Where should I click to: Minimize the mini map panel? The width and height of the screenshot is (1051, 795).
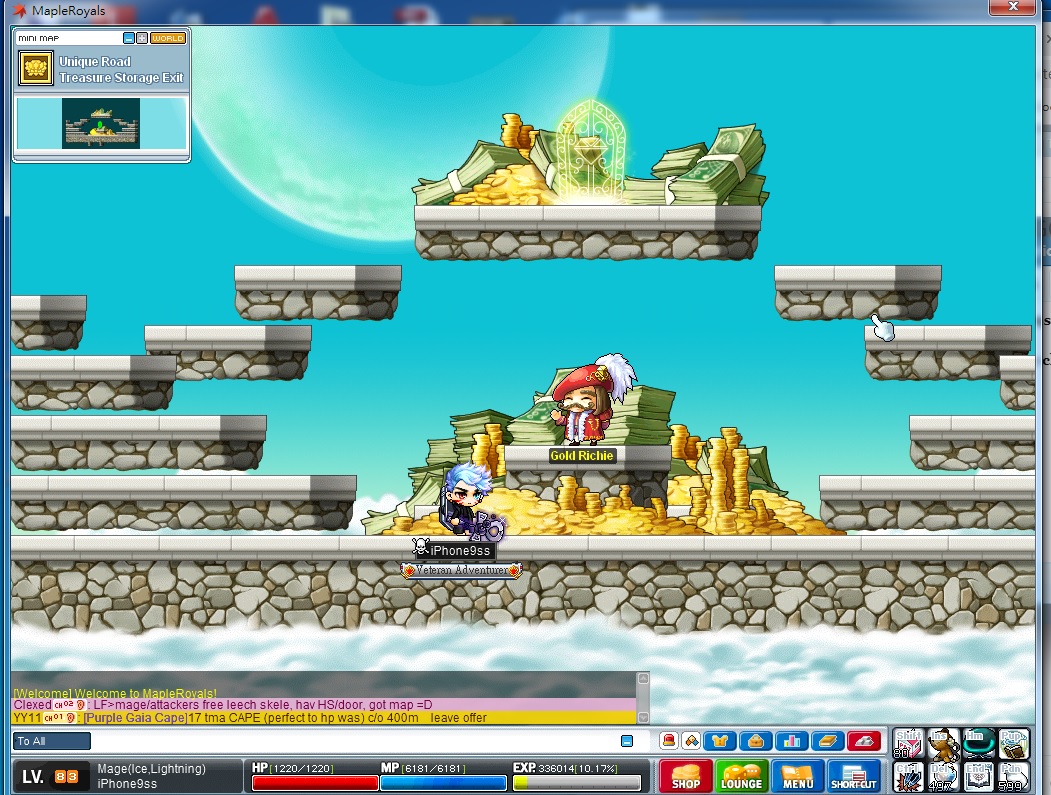click(128, 38)
